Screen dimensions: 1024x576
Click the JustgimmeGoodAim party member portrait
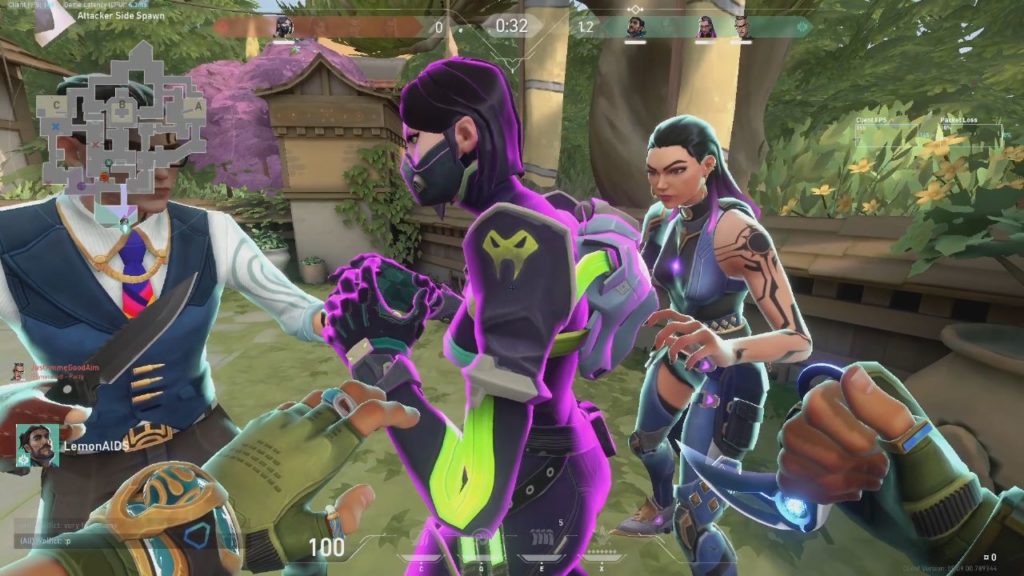coord(17,371)
